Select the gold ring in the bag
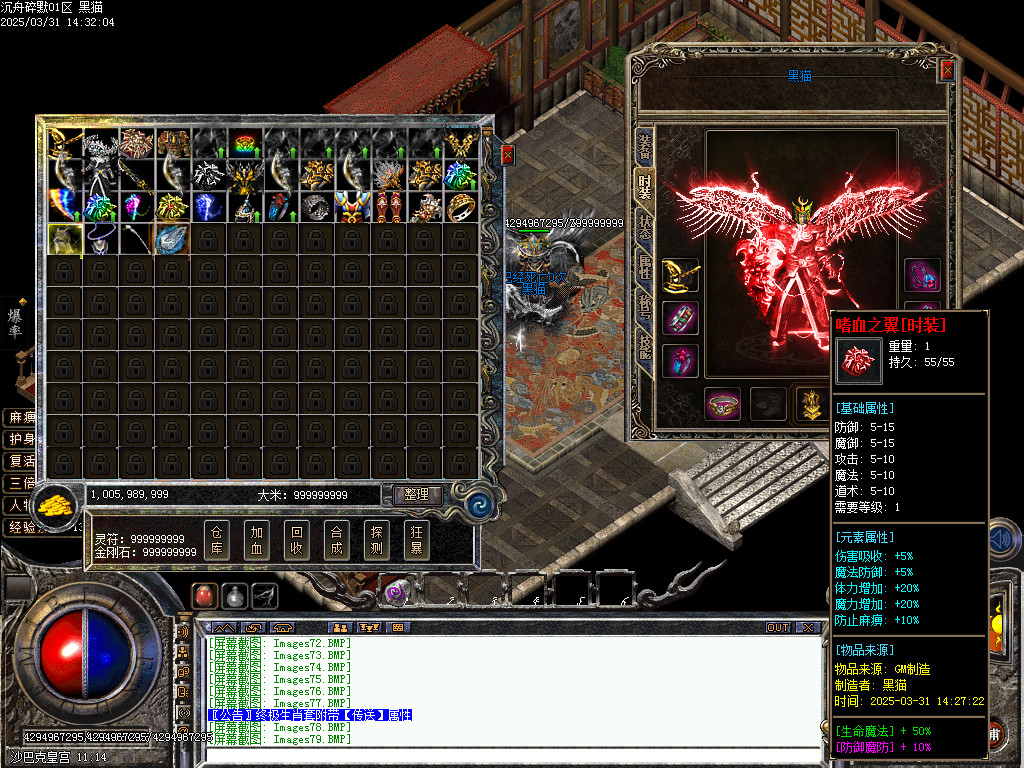The width and height of the screenshot is (1024, 768). [x=461, y=206]
